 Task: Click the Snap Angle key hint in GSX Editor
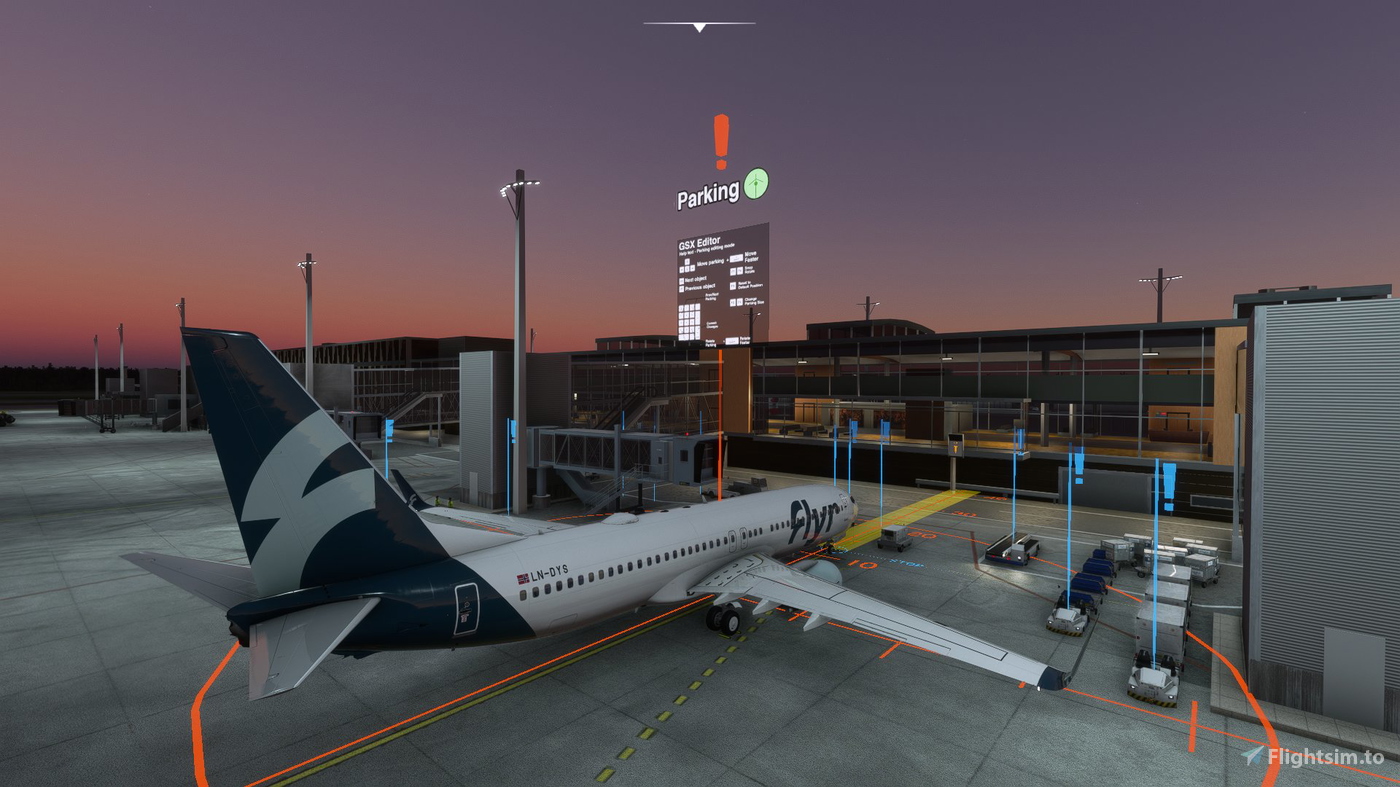pos(749,271)
